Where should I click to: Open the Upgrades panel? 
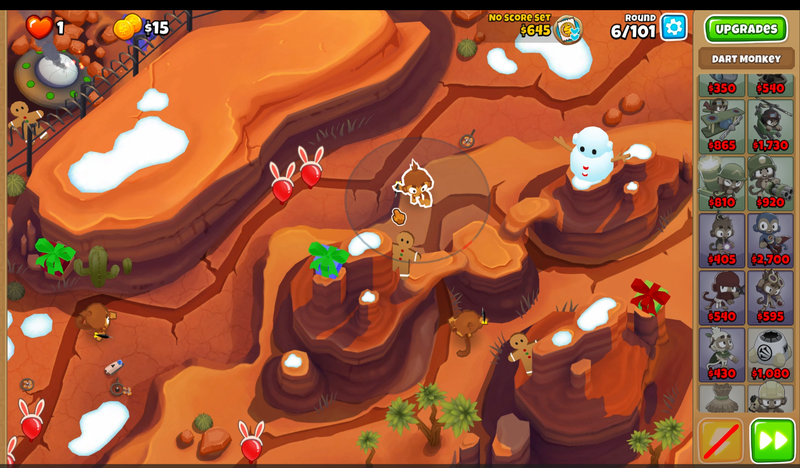click(745, 28)
